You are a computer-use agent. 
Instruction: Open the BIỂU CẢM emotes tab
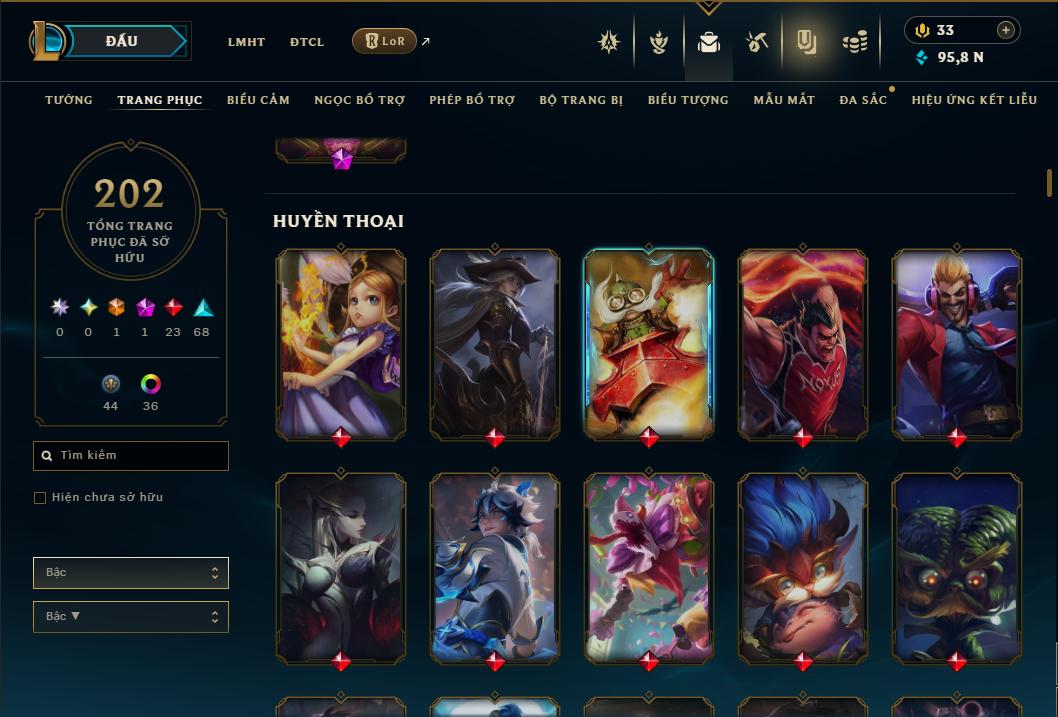point(258,100)
